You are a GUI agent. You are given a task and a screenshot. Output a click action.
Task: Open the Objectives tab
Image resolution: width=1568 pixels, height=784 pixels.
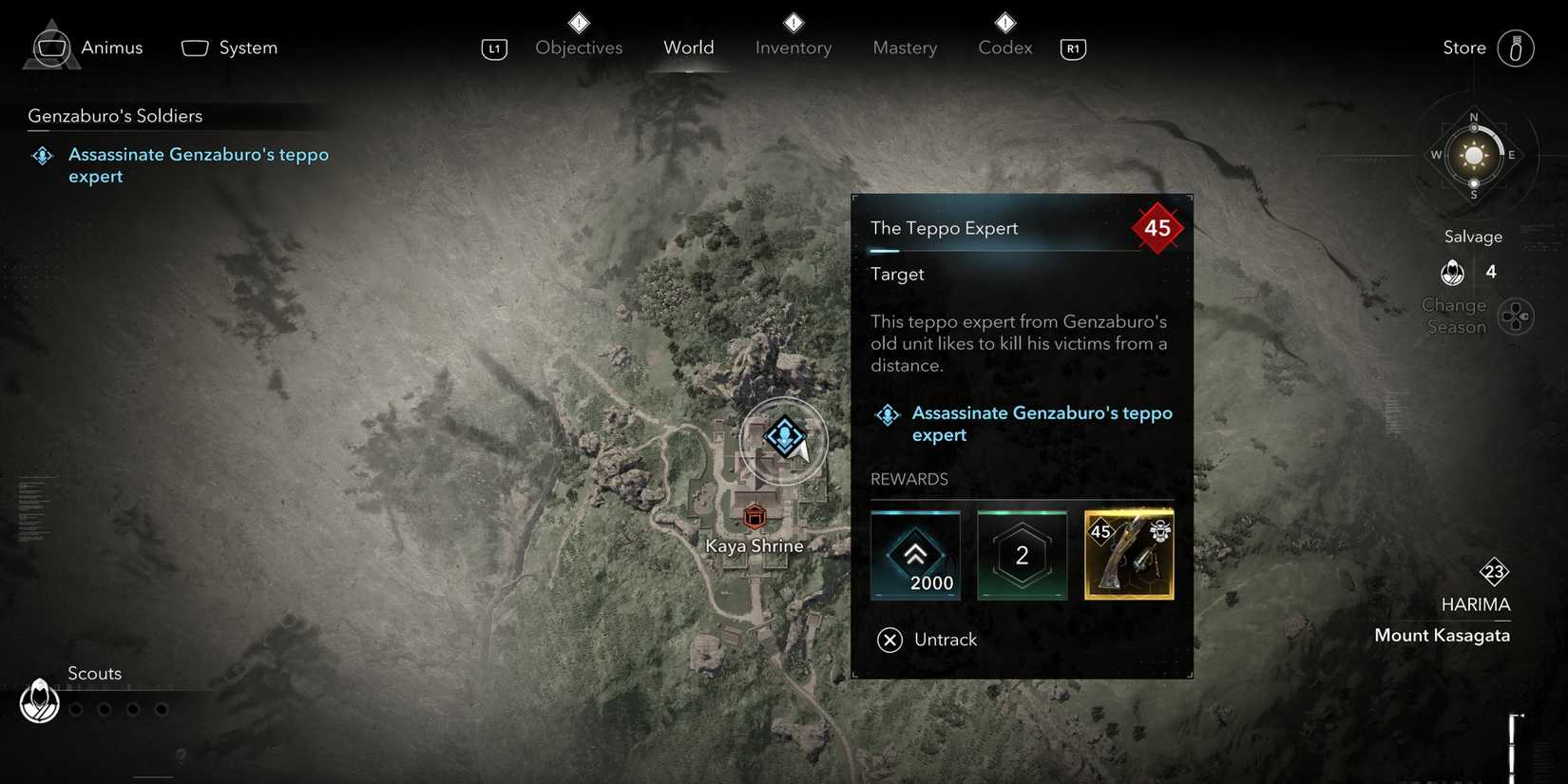(x=579, y=48)
